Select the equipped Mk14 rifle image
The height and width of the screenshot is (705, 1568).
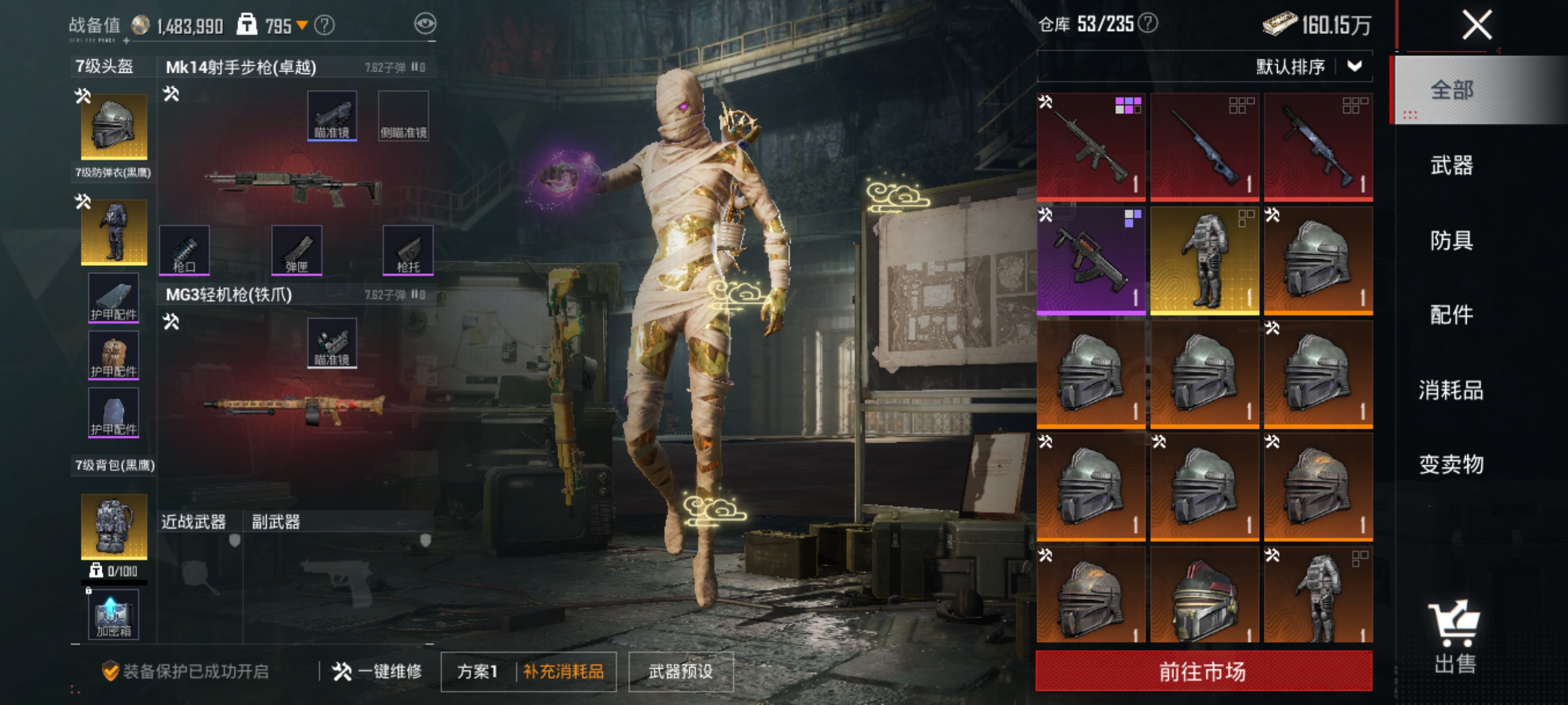[x=293, y=184]
